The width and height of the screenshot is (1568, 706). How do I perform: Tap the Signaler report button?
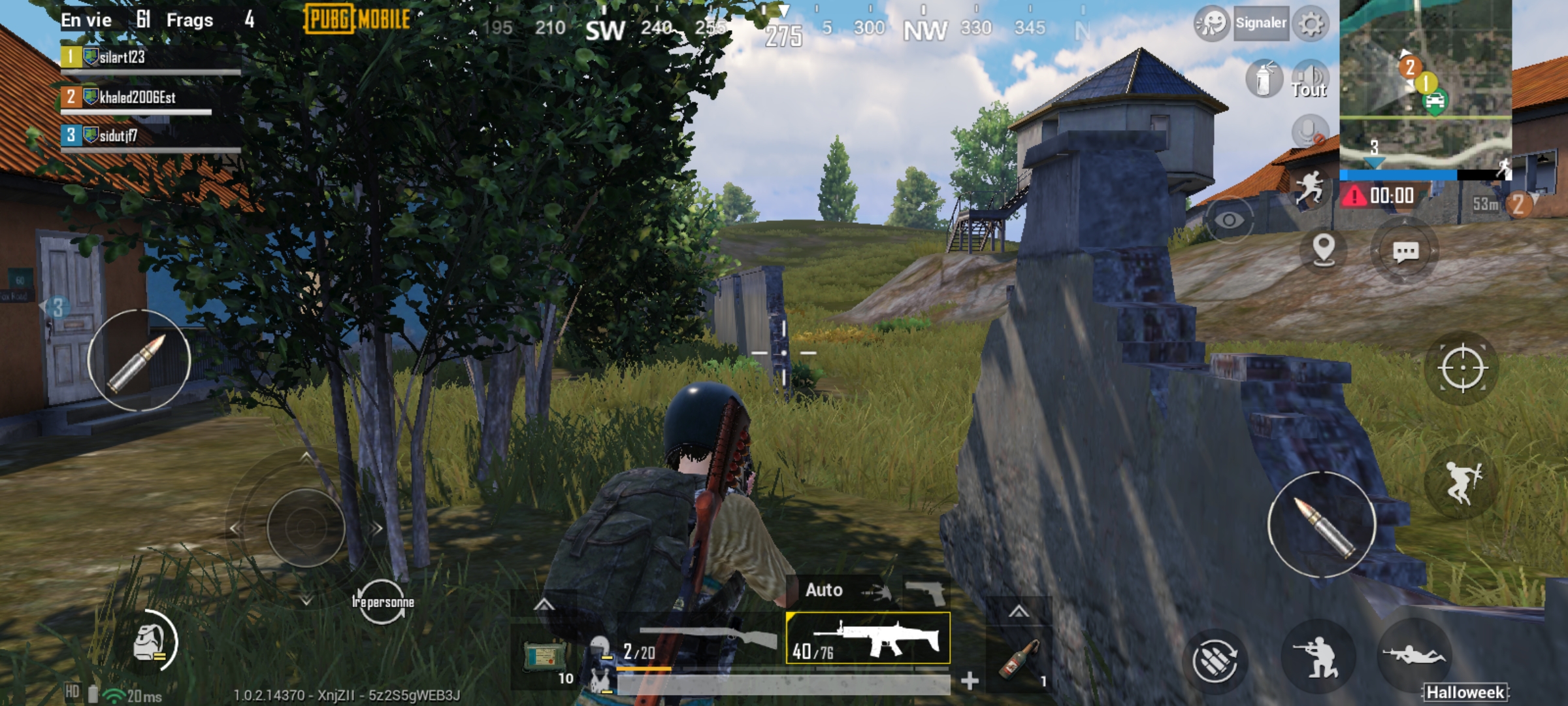tap(1260, 24)
